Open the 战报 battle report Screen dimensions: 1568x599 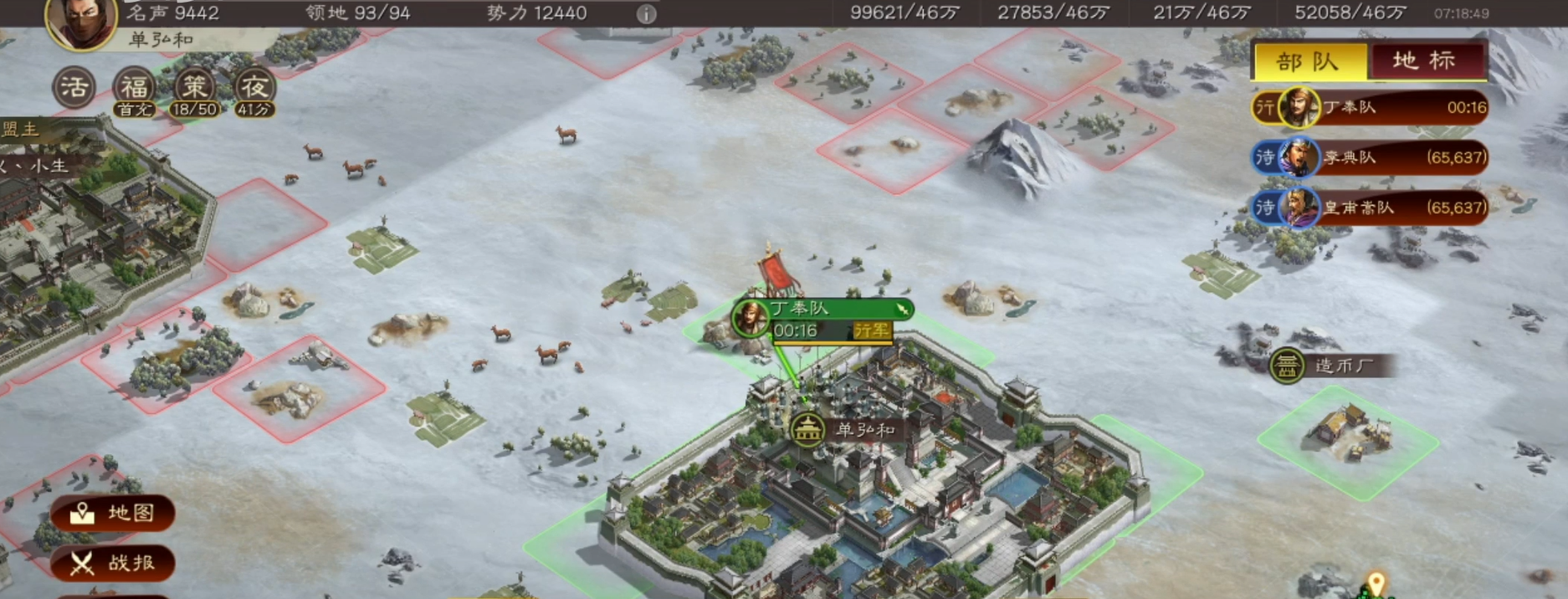click(113, 563)
